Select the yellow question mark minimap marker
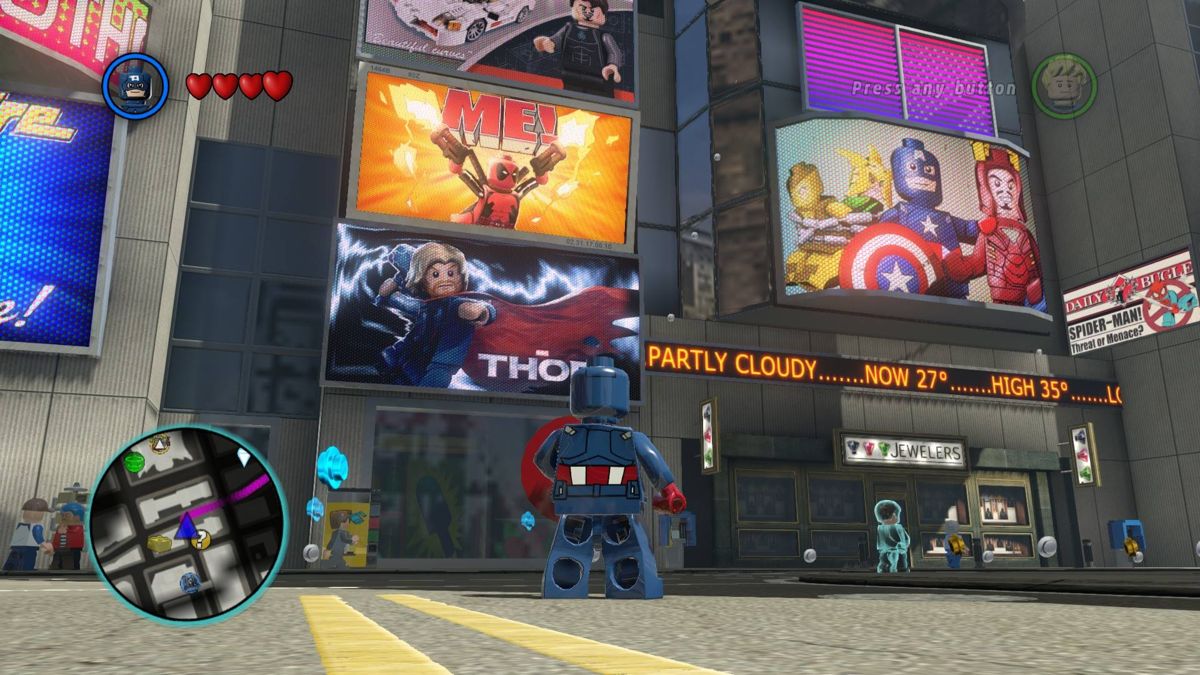Image resolution: width=1200 pixels, height=675 pixels. coord(202,540)
